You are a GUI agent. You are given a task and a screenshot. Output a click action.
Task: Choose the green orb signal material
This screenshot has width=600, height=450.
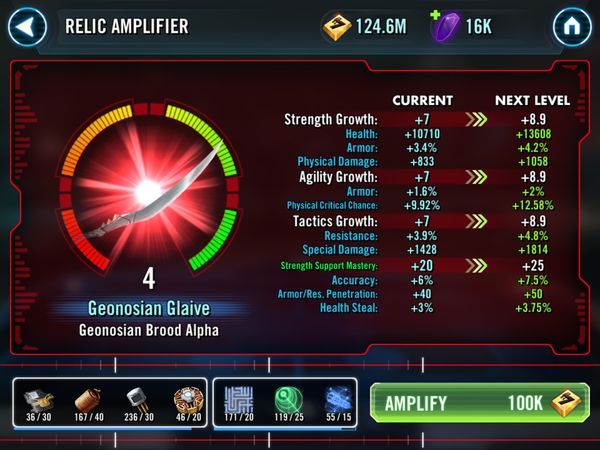pos(289,402)
